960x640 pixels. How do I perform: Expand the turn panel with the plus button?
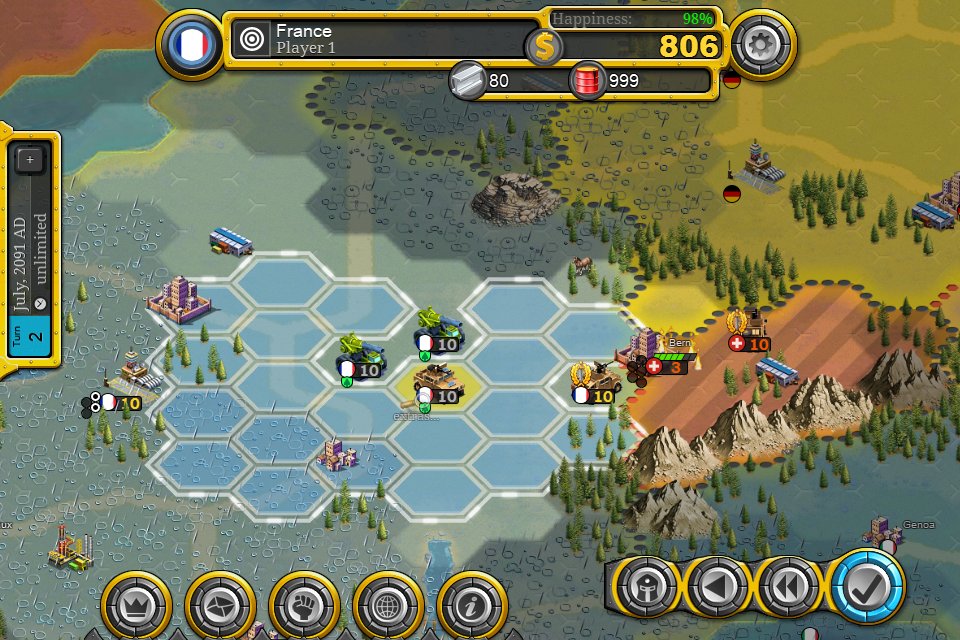coord(30,159)
